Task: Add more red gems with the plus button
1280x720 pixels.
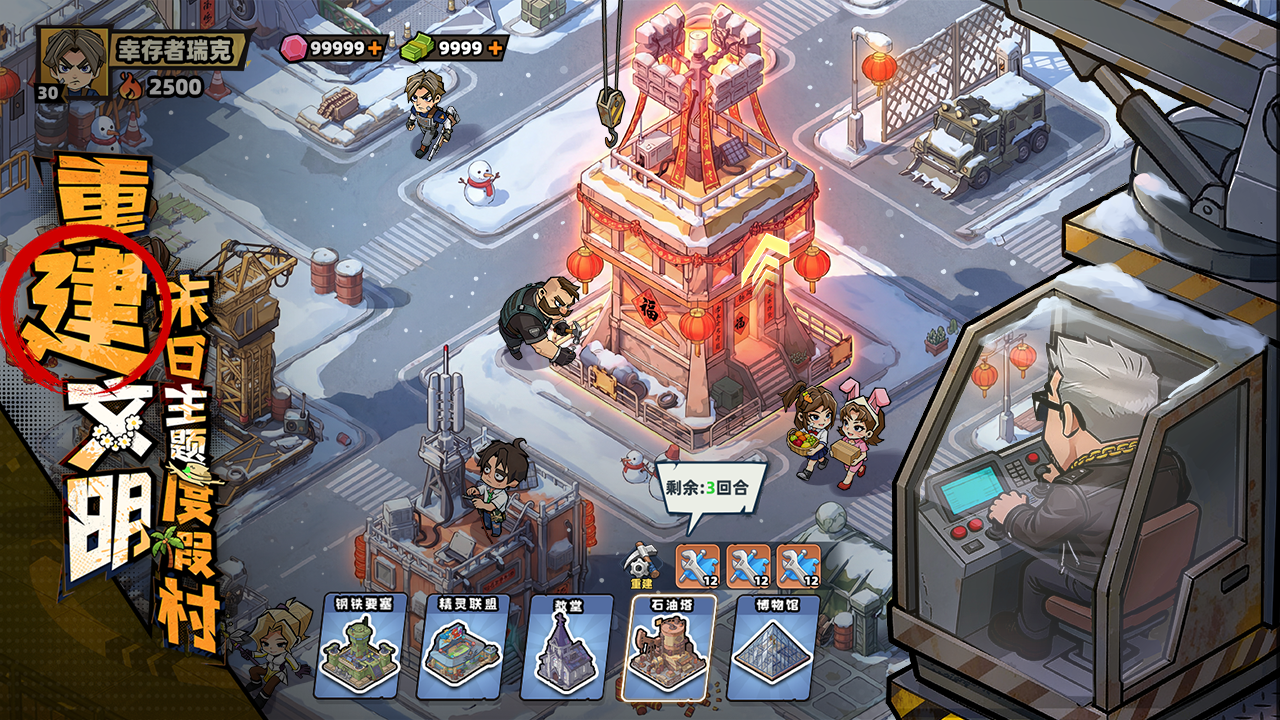Action: click(375, 47)
